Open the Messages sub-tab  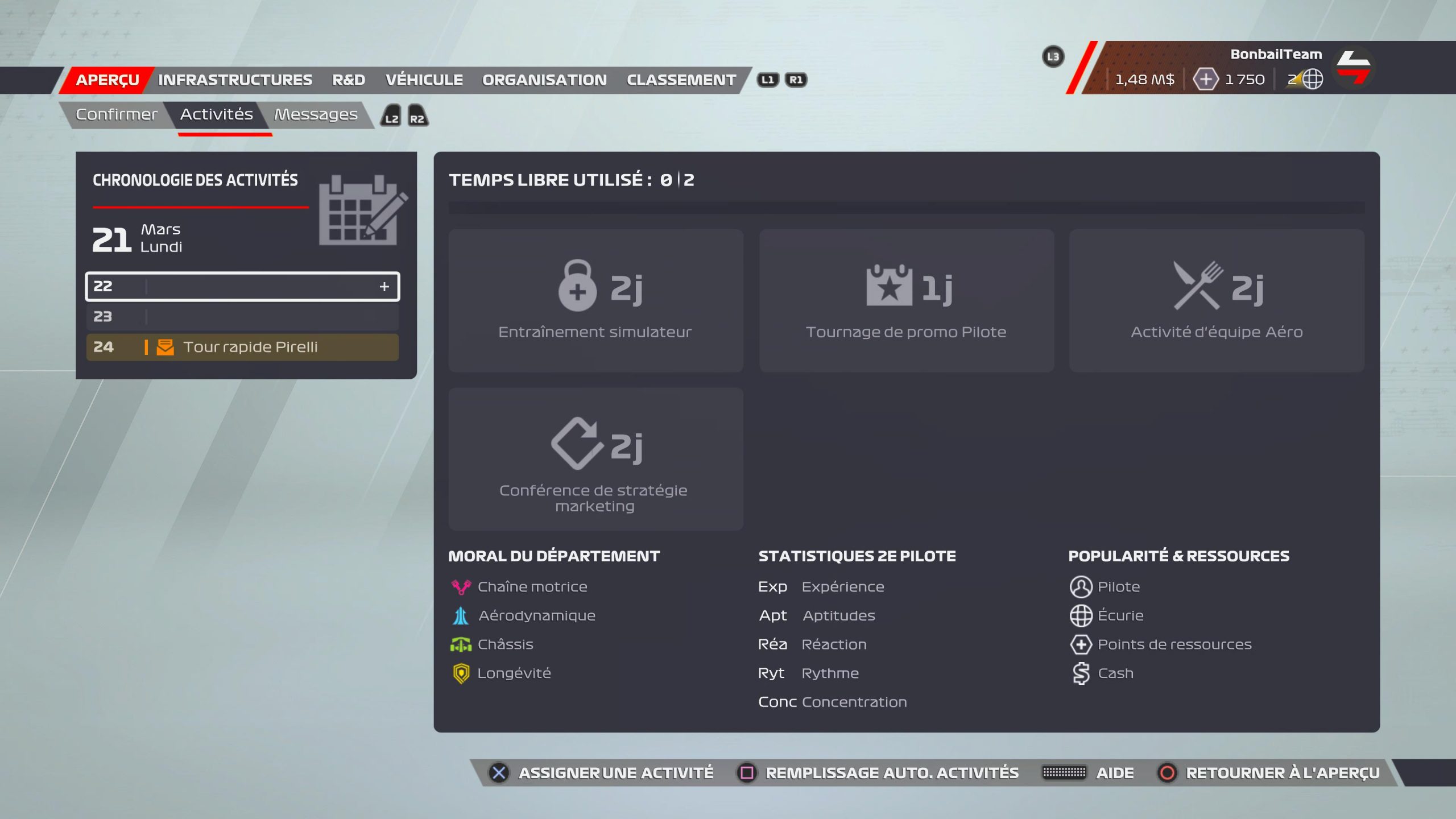[316, 114]
